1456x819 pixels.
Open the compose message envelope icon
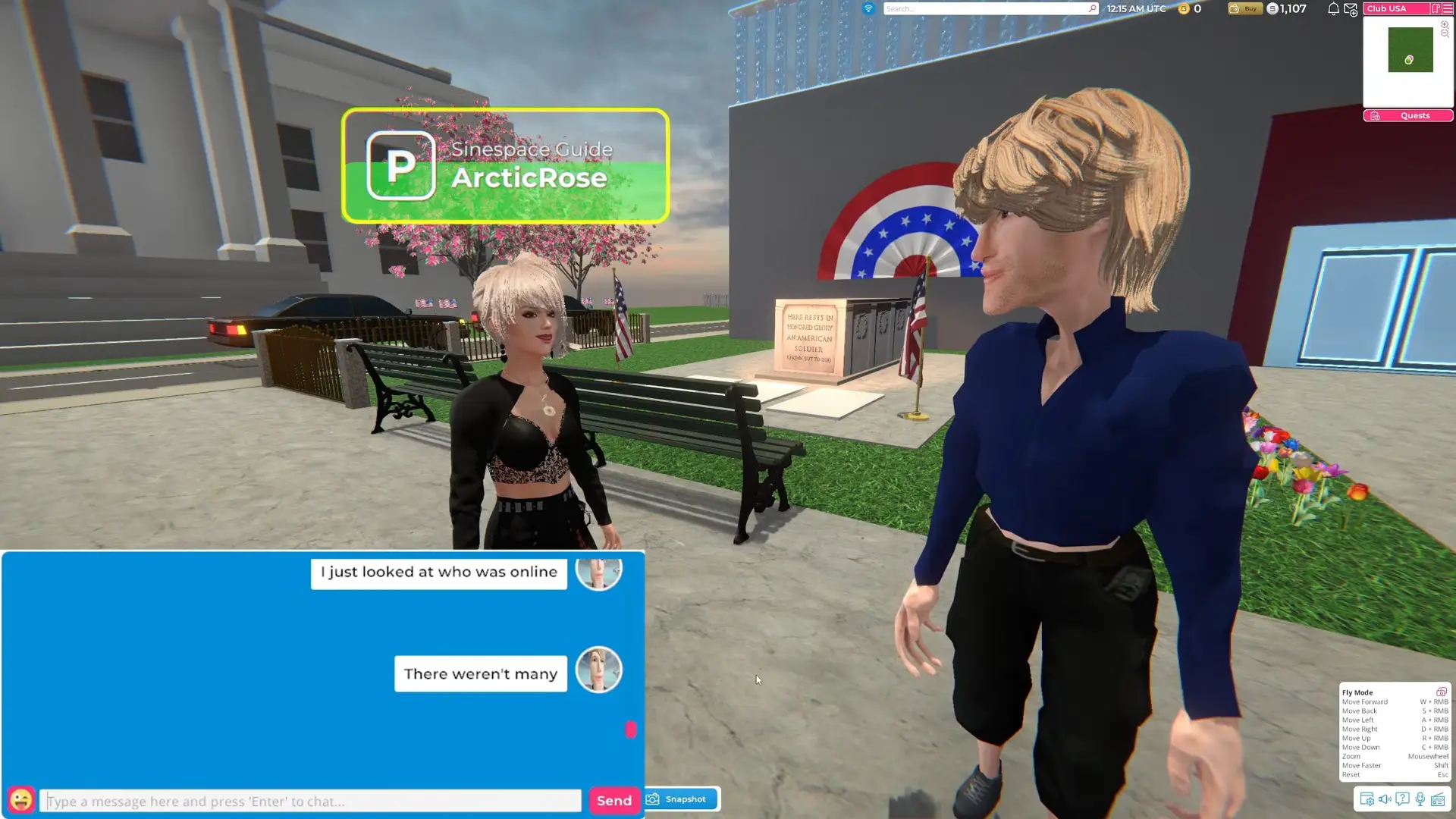1351,10
